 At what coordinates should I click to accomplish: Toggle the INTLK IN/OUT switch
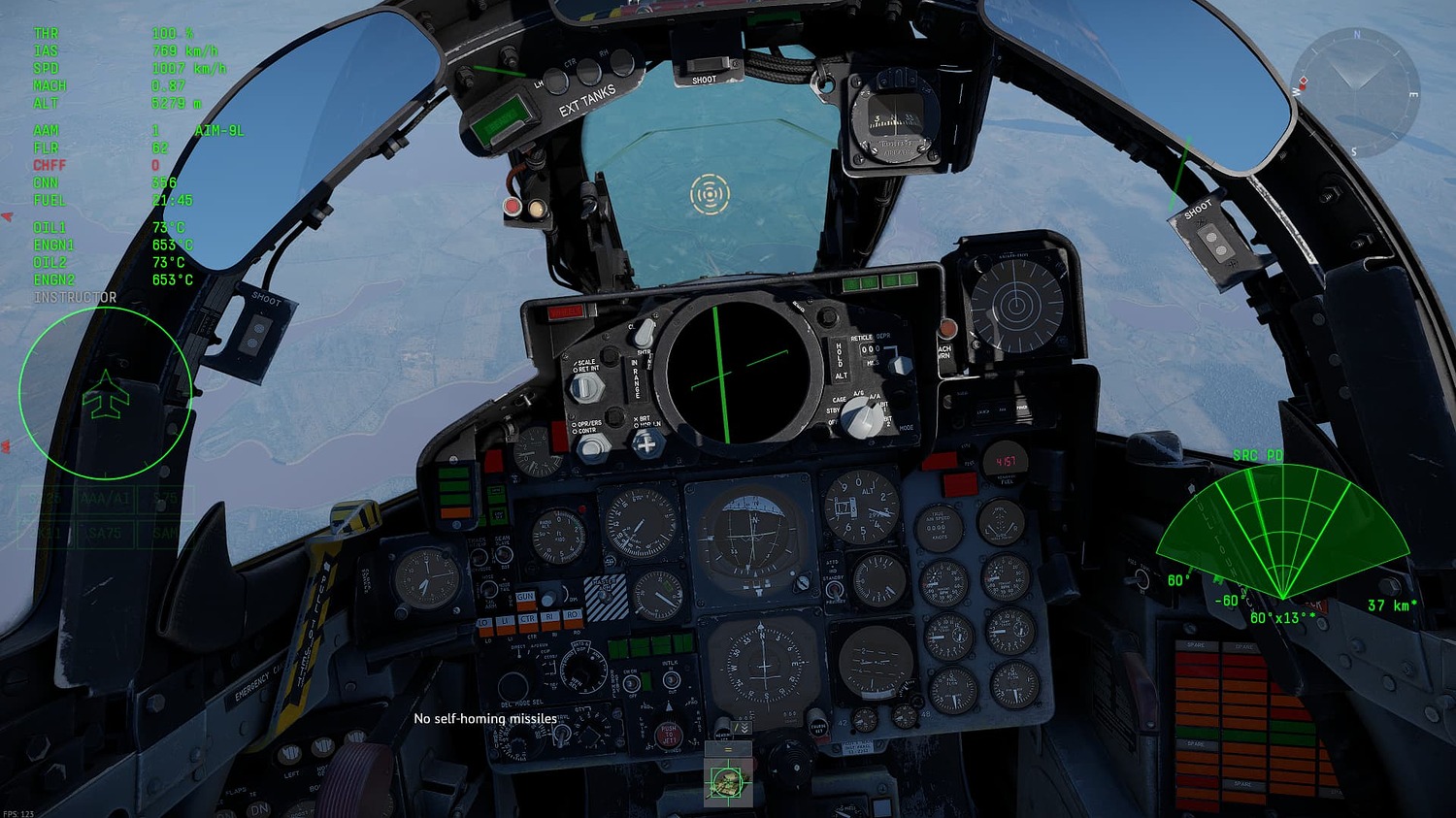(x=672, y=680)
